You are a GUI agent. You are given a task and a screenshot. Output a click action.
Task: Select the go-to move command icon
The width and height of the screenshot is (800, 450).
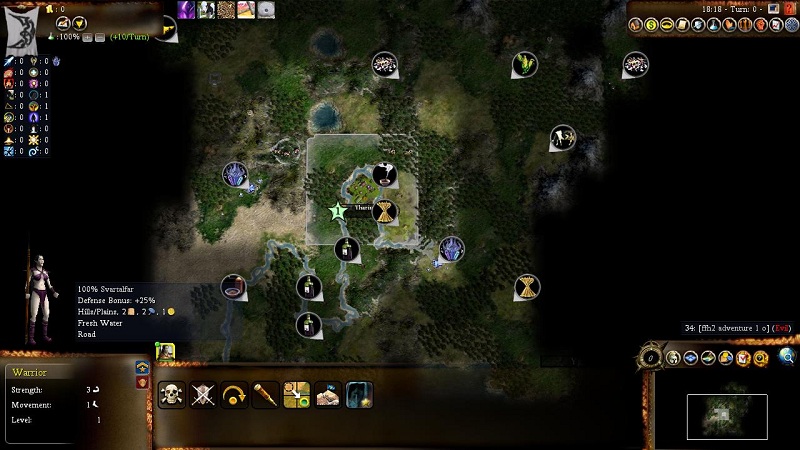(x=296, y=394)
